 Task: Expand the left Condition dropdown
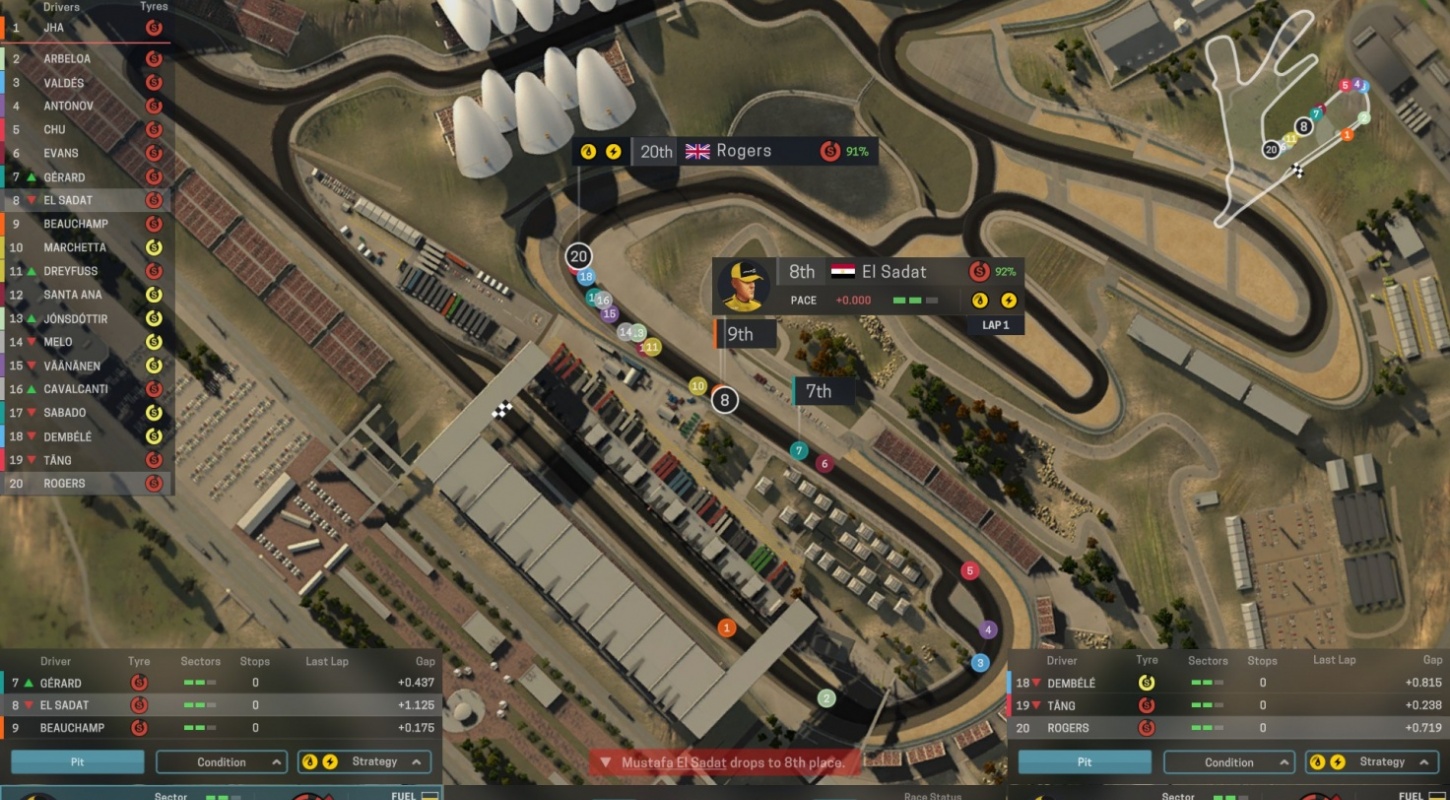[x=221, y=762]
